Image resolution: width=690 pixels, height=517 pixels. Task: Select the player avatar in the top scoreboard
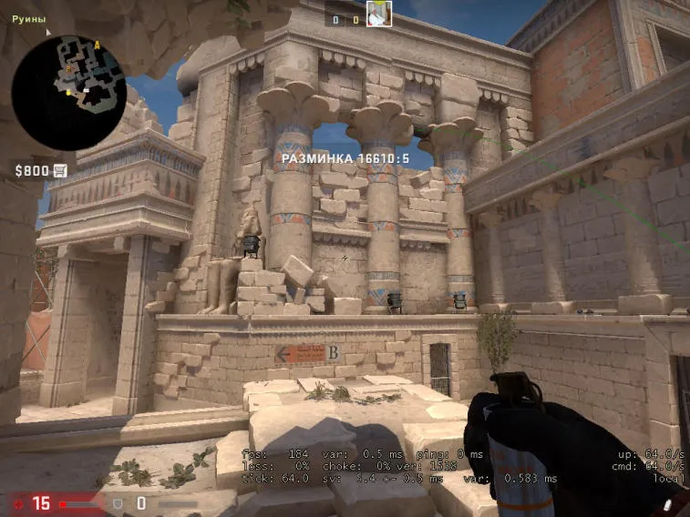(x=379, y=14)
